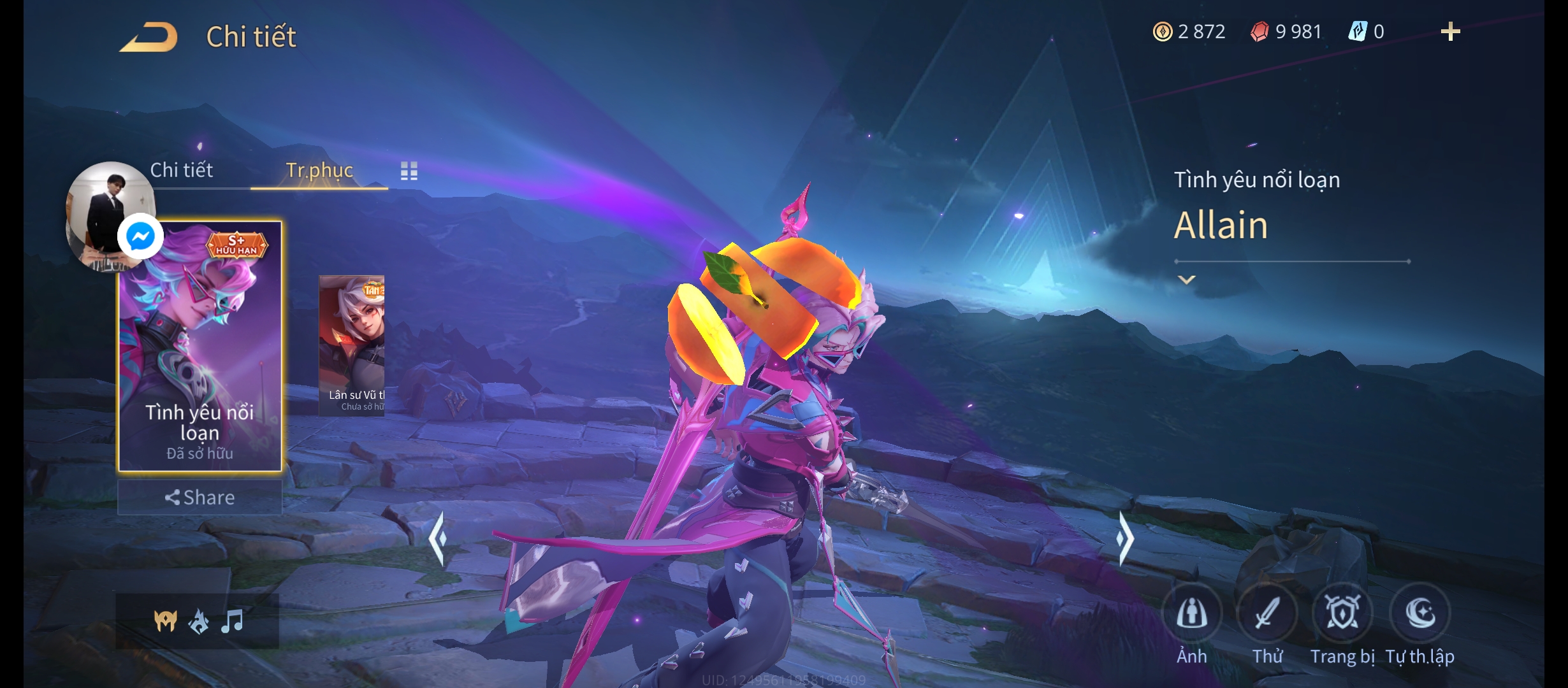Share the current skin
1568x688 pixels.
point(200,498)
